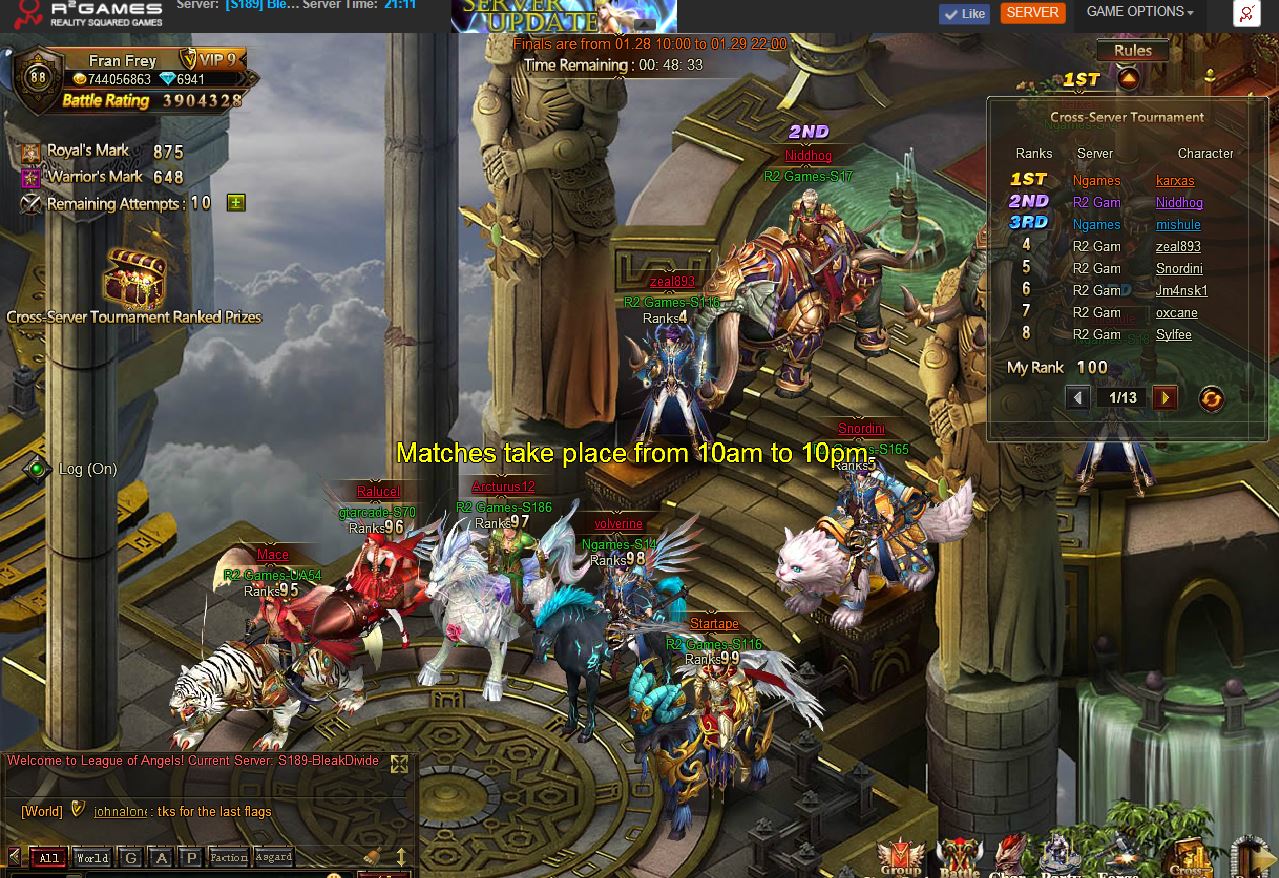Show the All chat channel
This screenshot has width=1279, height=878.
click(x=49, y=858)
